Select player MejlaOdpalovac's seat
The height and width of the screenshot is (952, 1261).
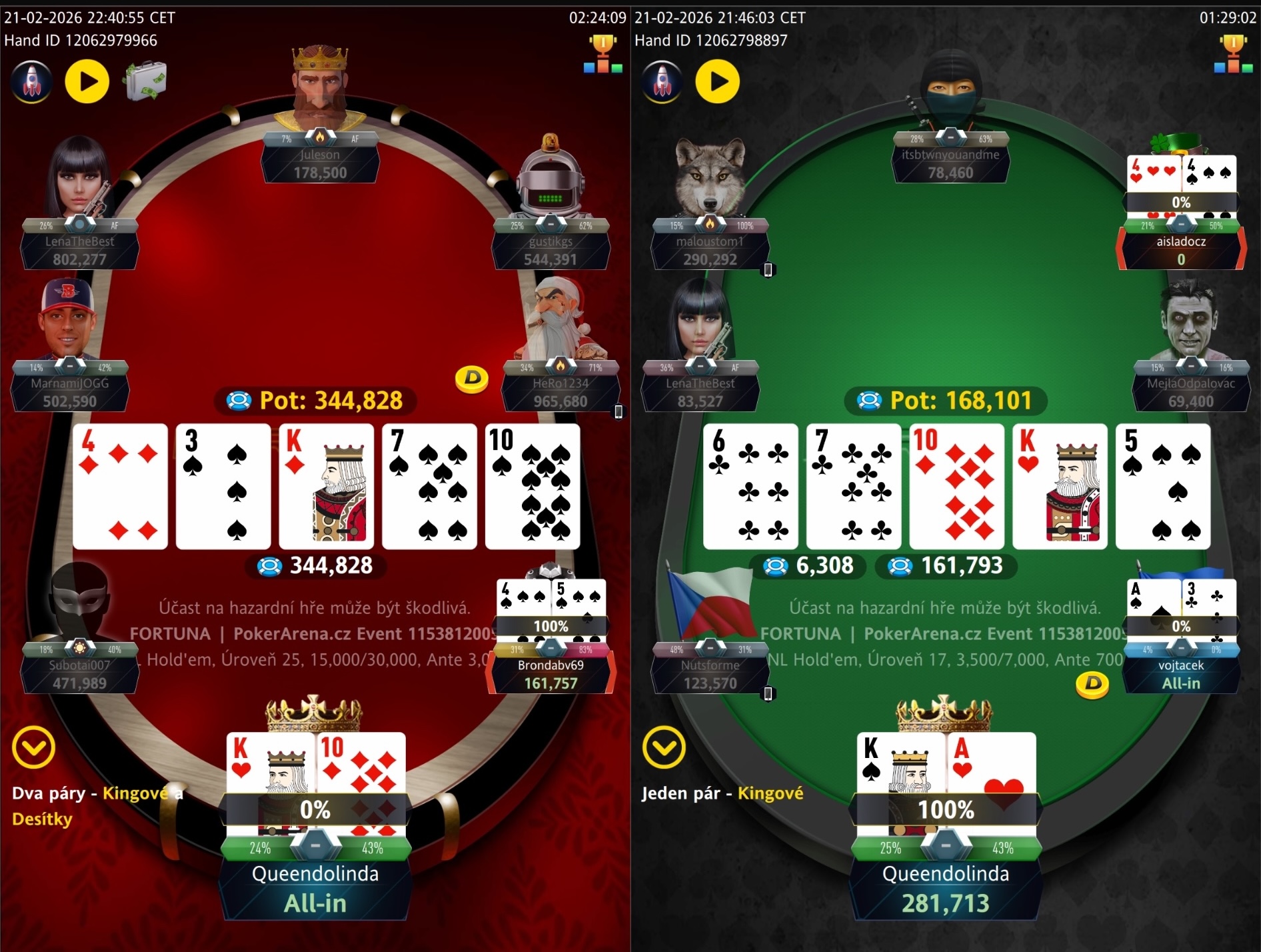(x=1191, y=392)
